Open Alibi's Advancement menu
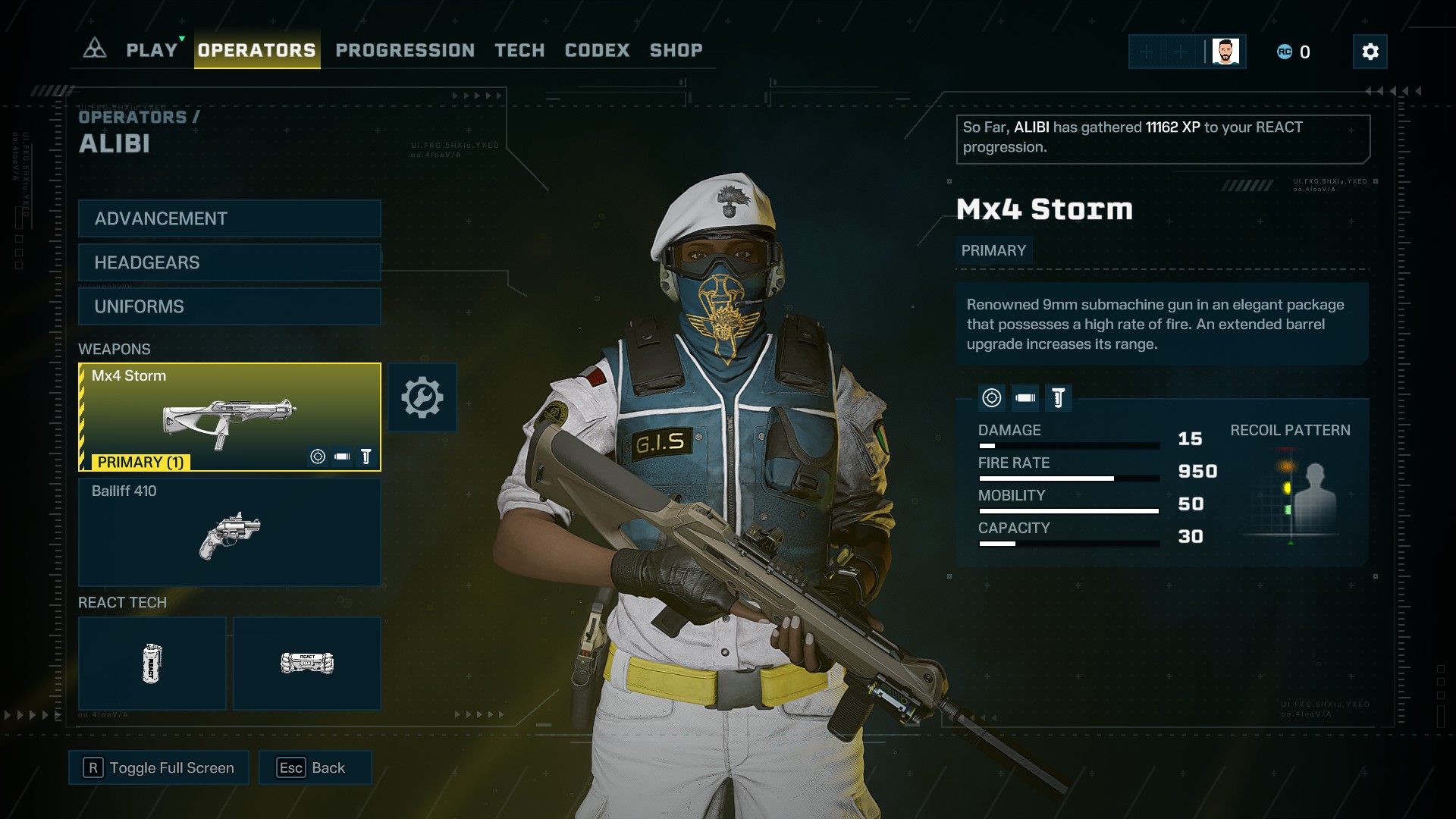Viewport: 1456px width, 819px height. (x=229, y=218)
